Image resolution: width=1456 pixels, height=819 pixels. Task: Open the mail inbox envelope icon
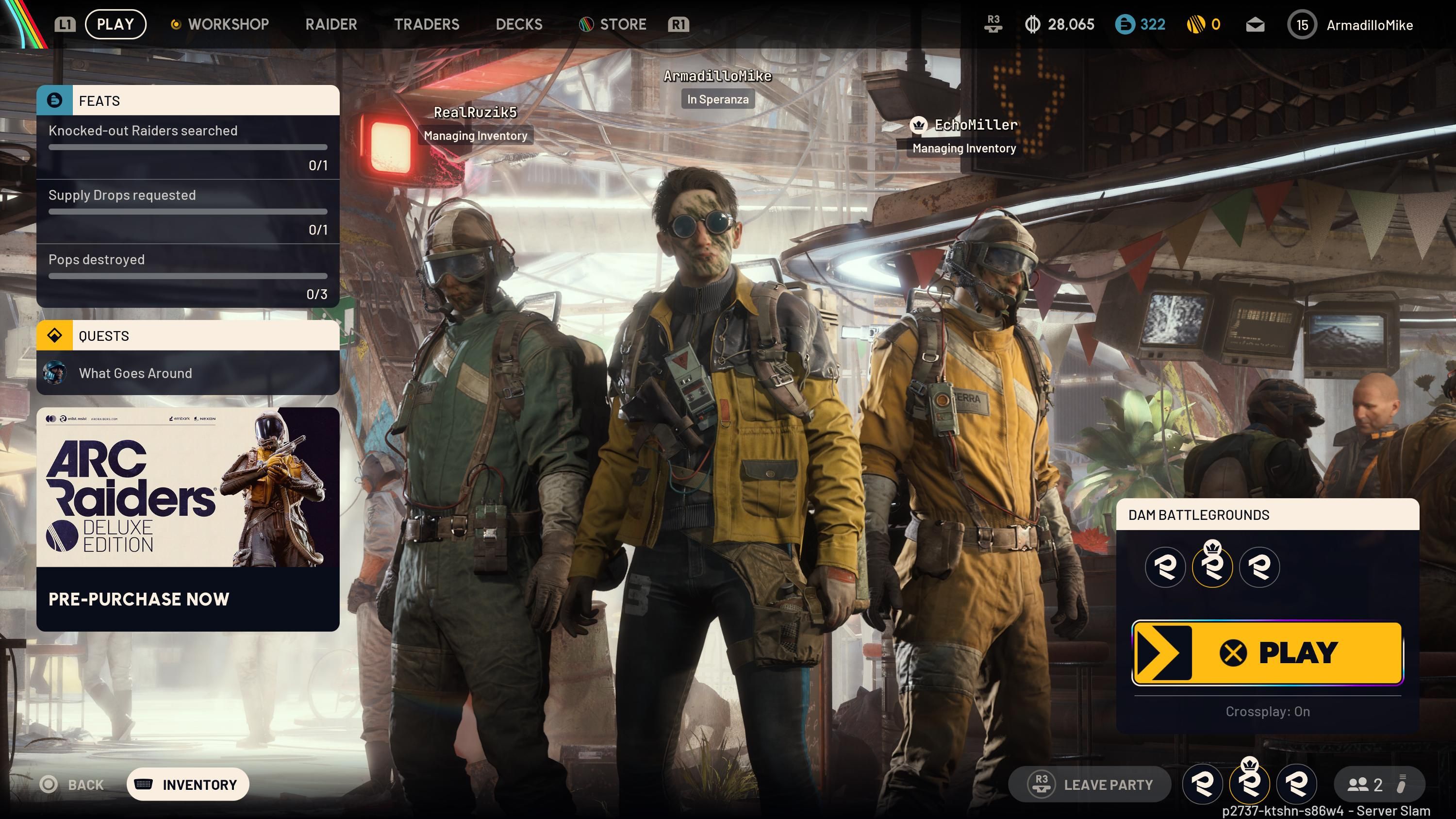(x=1255, y=25)
